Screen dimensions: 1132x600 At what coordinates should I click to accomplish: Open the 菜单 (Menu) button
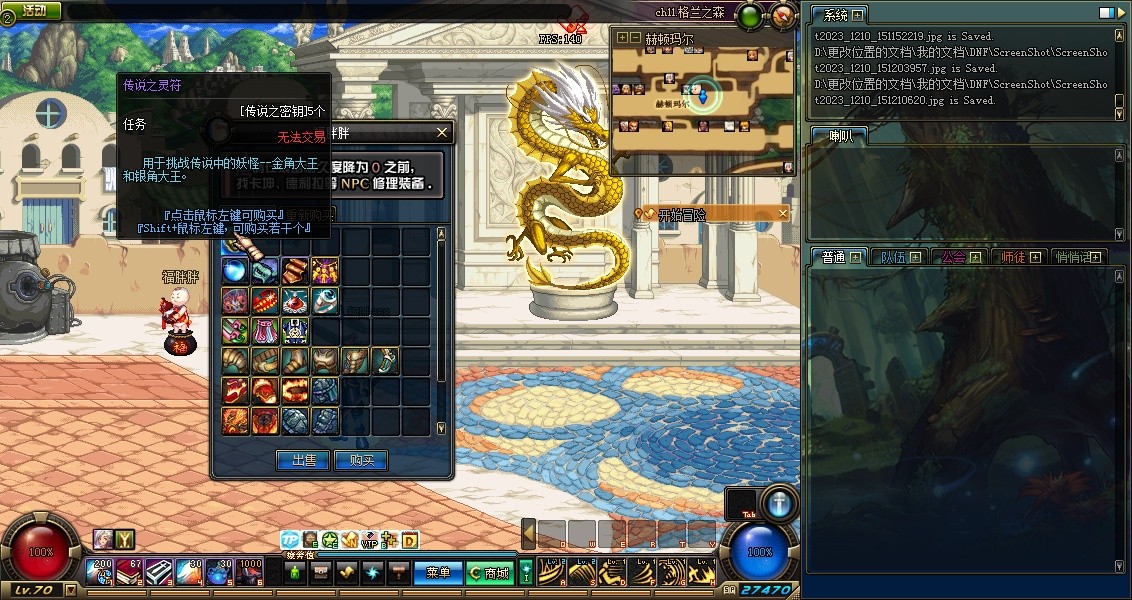pos(438,573)
